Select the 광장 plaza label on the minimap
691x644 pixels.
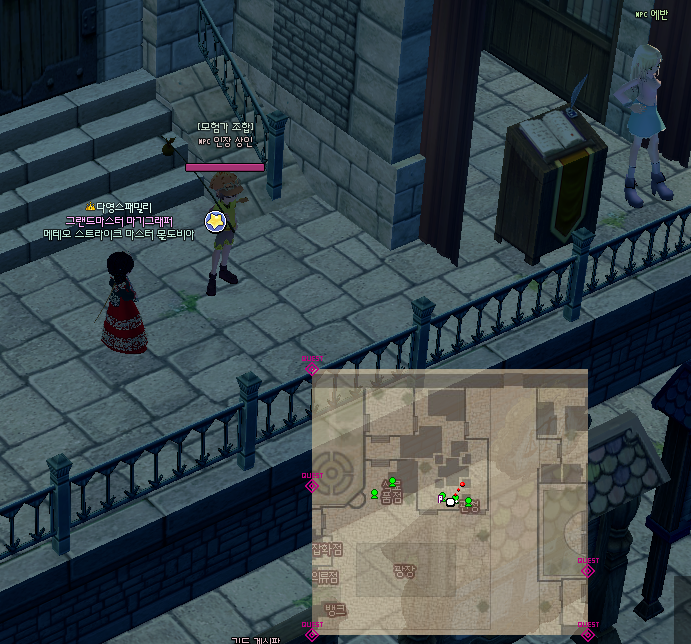pos(404,570)
